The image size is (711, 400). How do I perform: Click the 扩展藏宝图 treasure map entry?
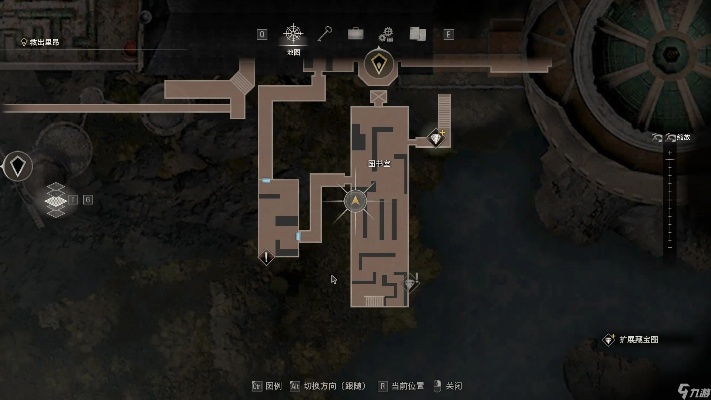[636, 340]
